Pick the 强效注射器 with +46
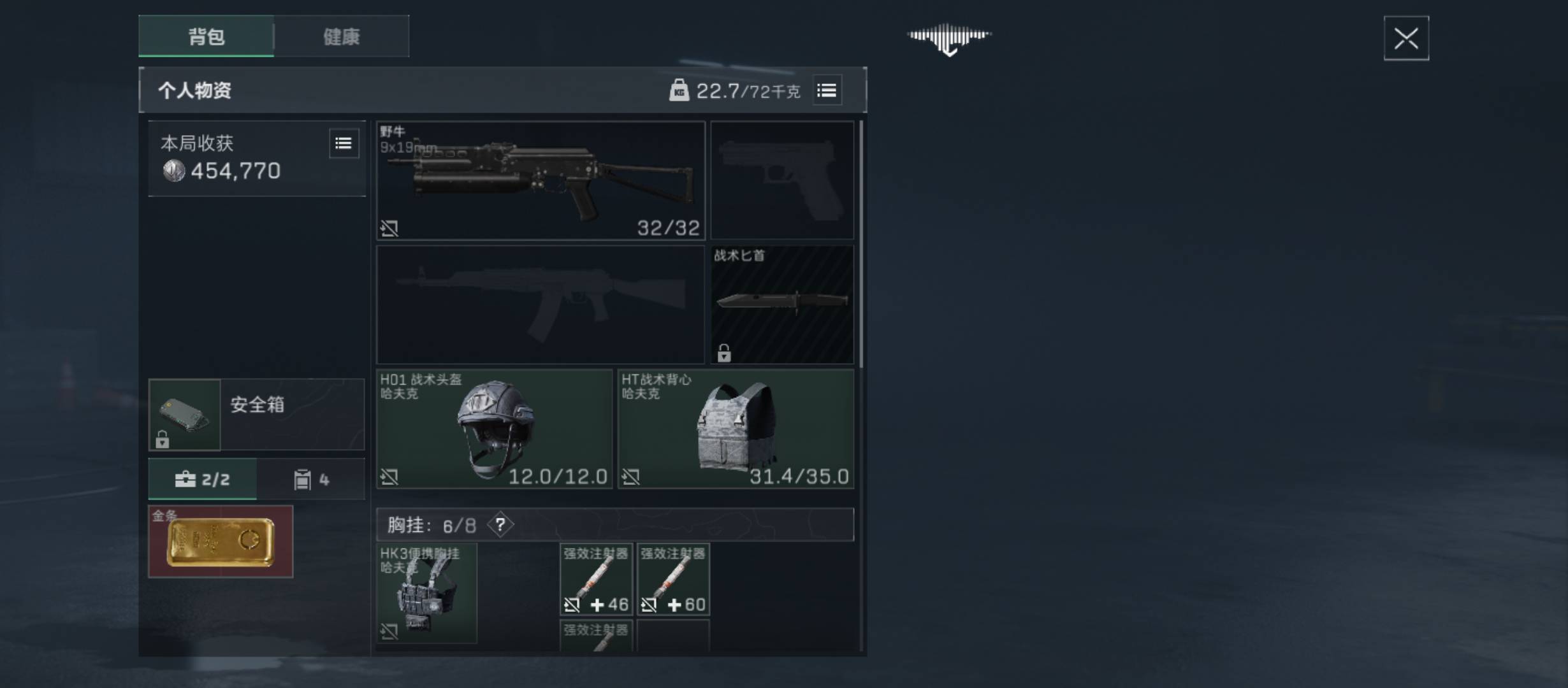 click(596, 580)
